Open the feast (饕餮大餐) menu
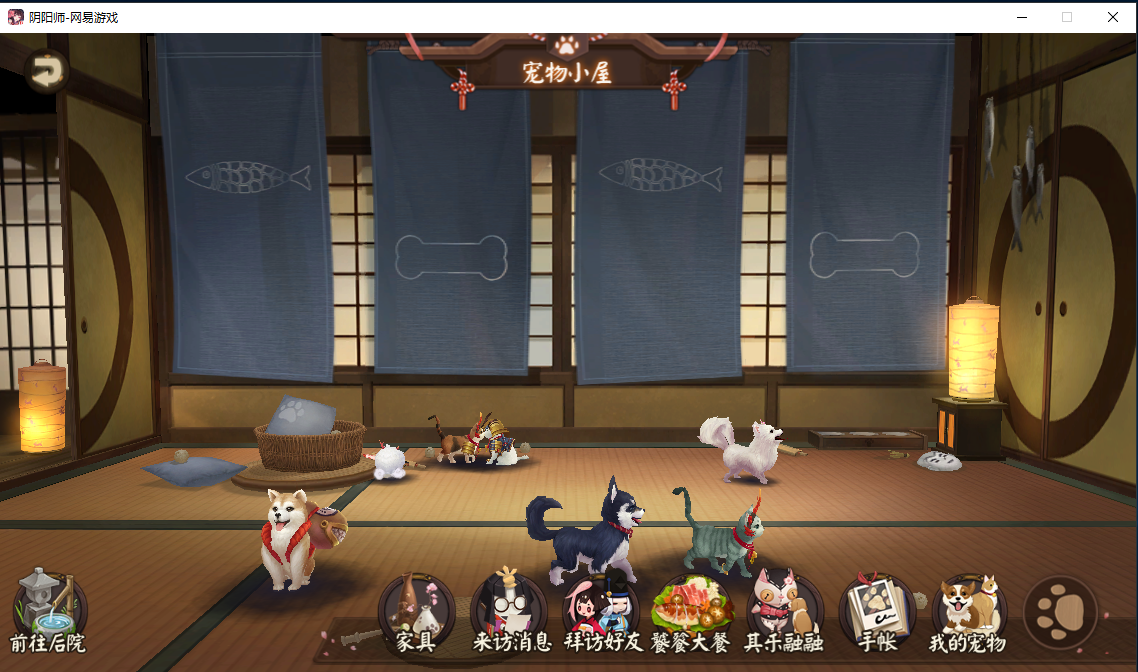1138x672 pixels. tap(691, 612)
